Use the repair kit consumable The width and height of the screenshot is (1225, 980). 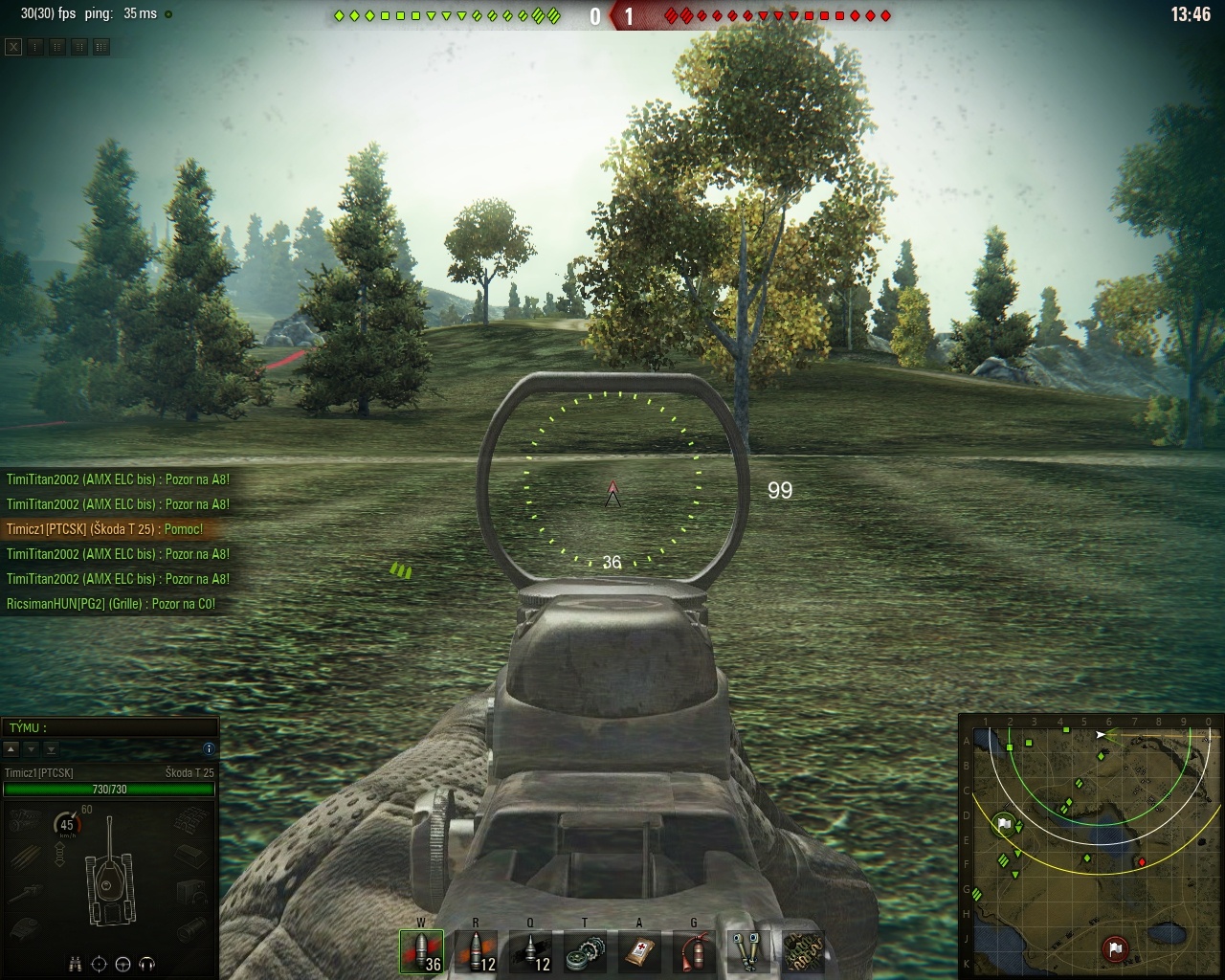(585, 951)
